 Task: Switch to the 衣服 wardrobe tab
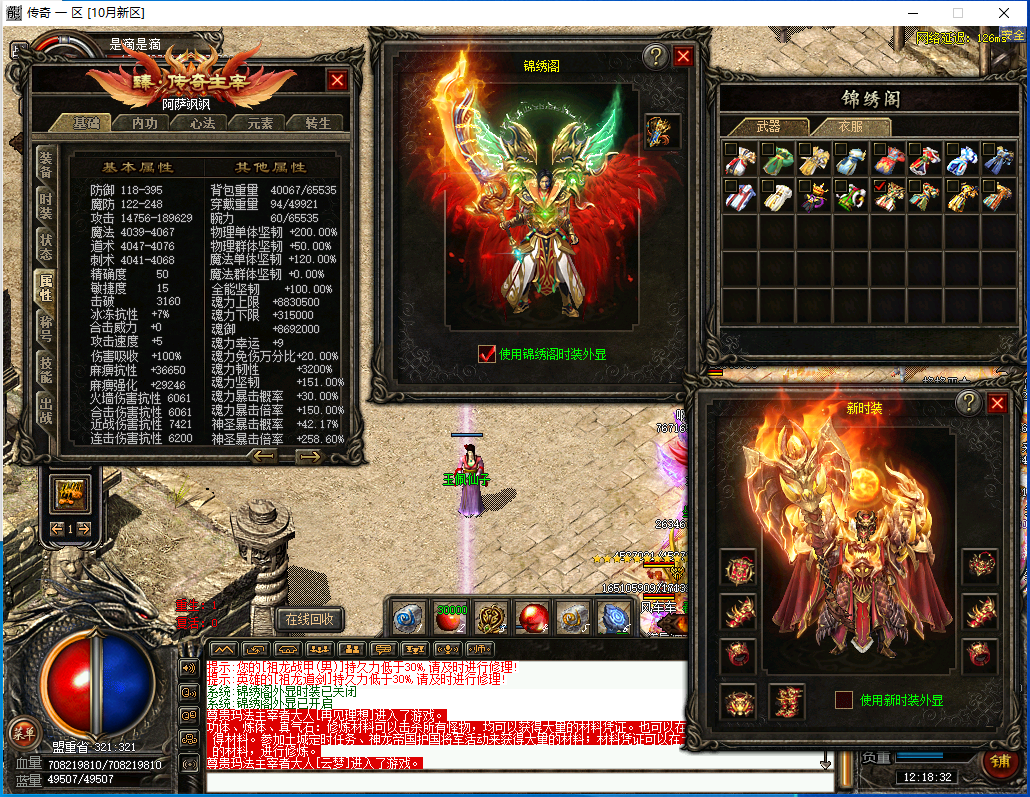point(850,127)
